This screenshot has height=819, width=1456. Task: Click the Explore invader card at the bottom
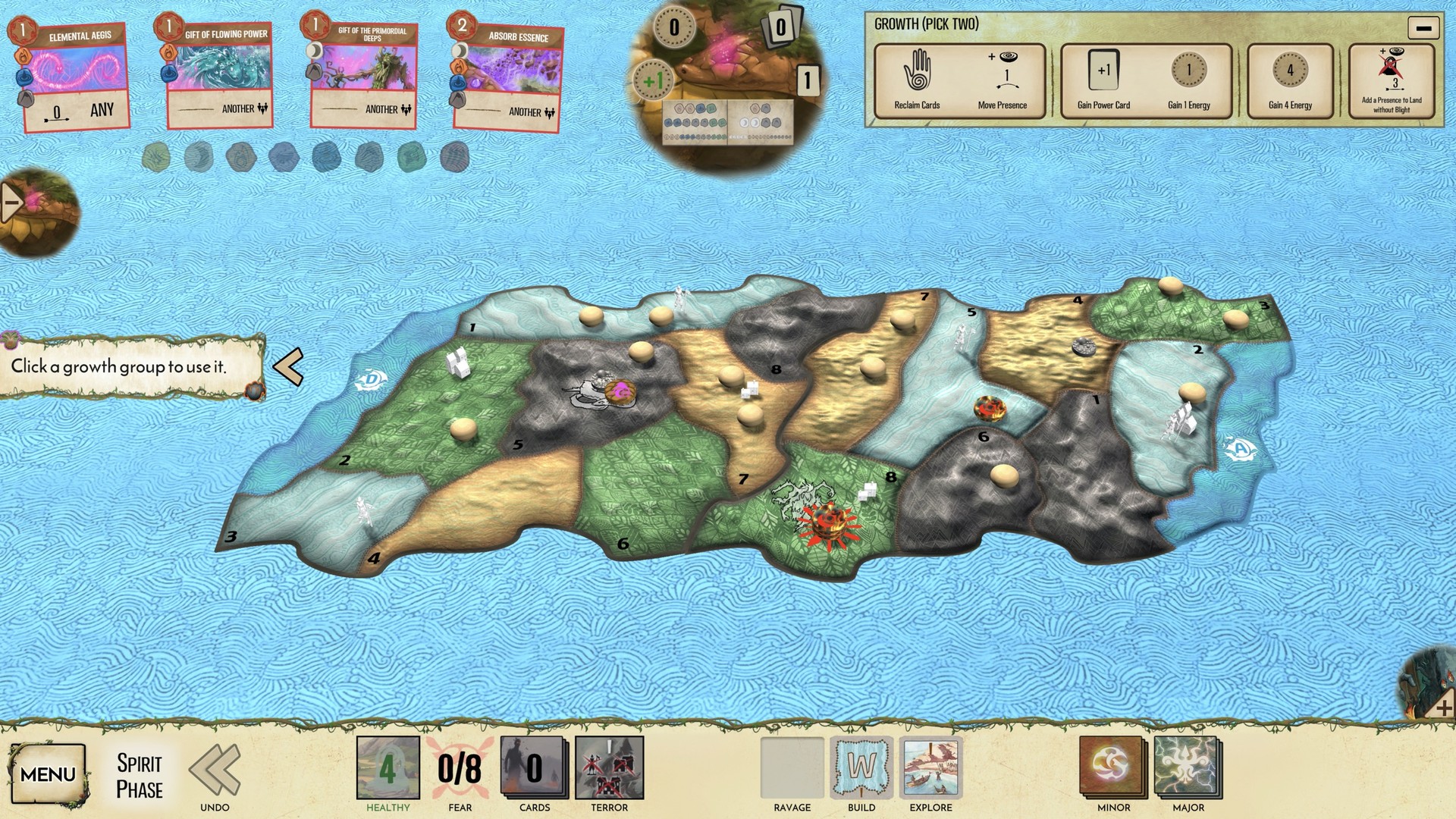click(930, 768)
